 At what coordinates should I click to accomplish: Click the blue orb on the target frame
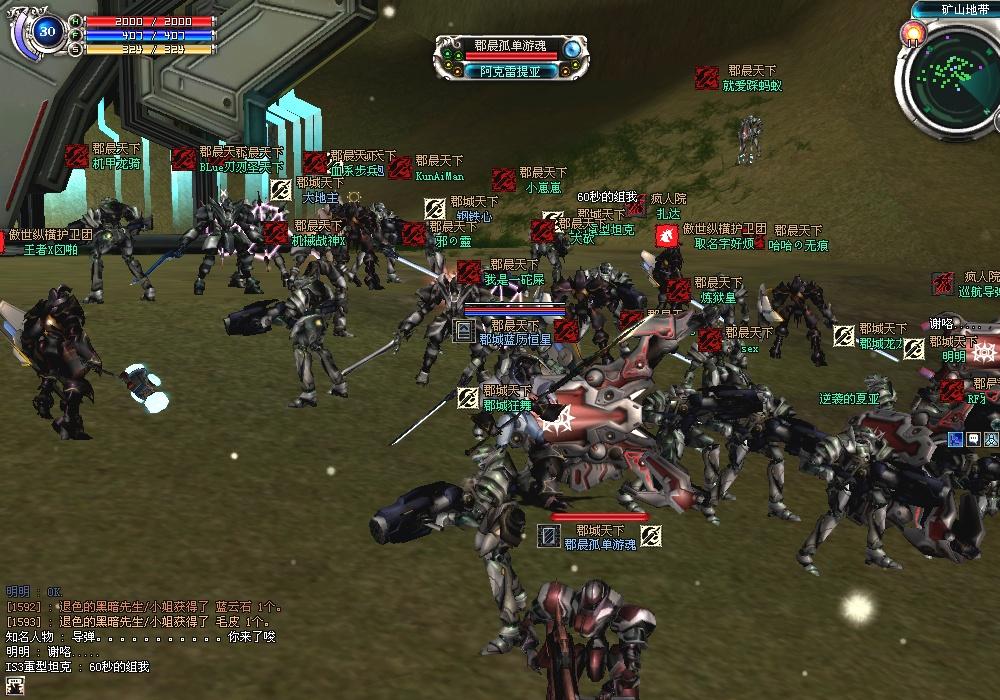(572, 49)
